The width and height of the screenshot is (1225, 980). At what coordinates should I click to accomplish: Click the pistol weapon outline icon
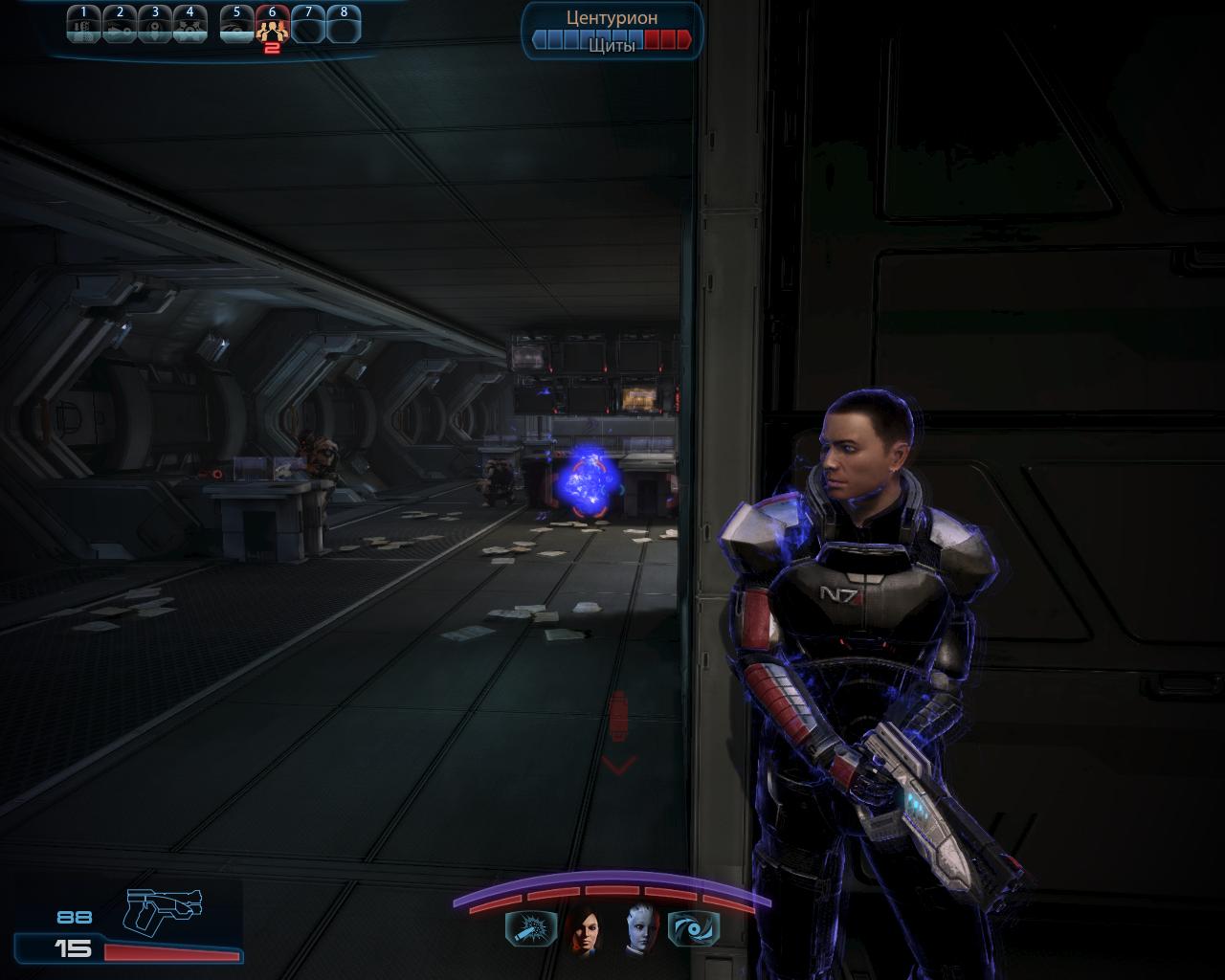click(x=164, y=909)
